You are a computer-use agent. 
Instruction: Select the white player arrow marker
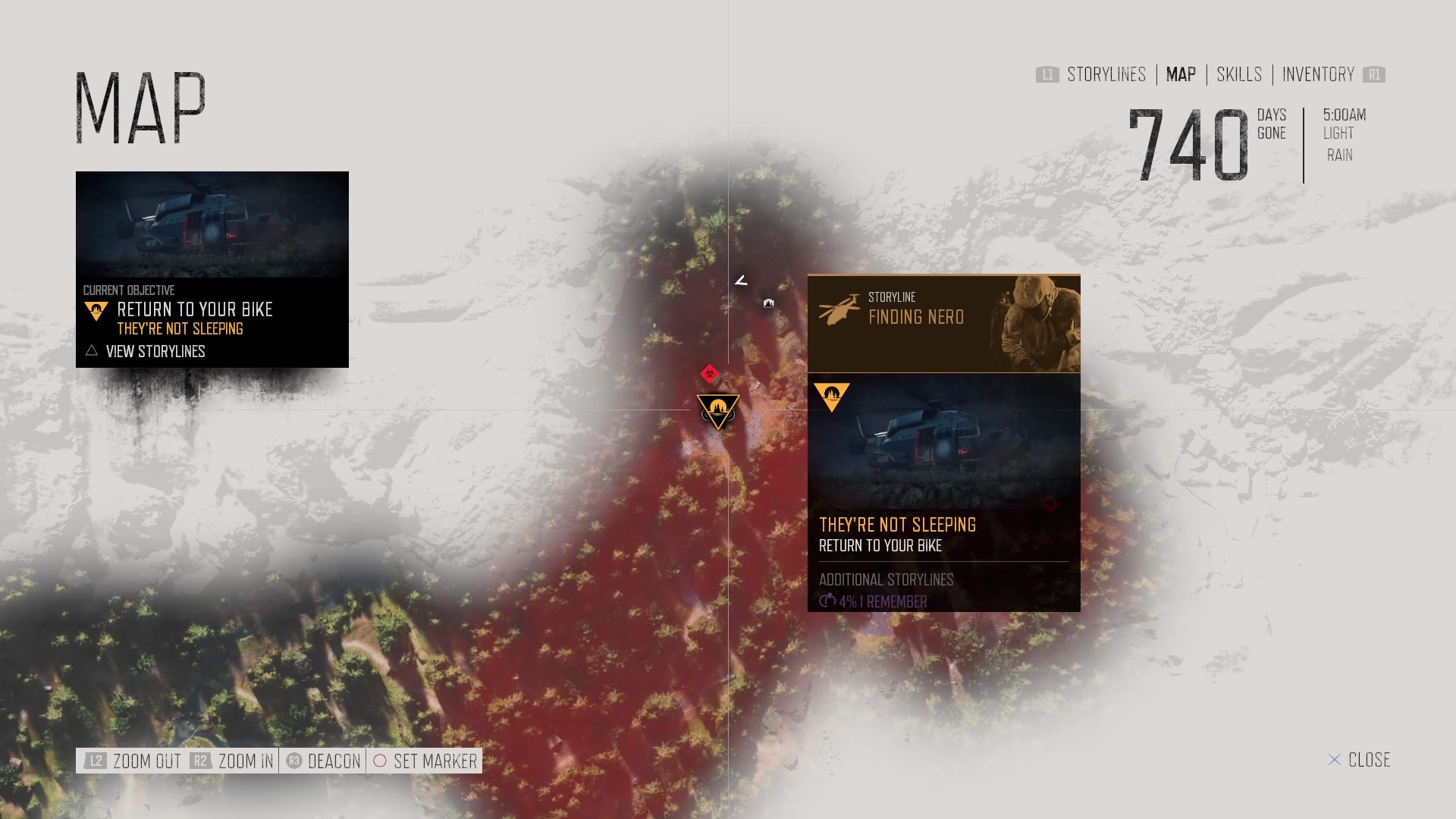tap(741, 281)
